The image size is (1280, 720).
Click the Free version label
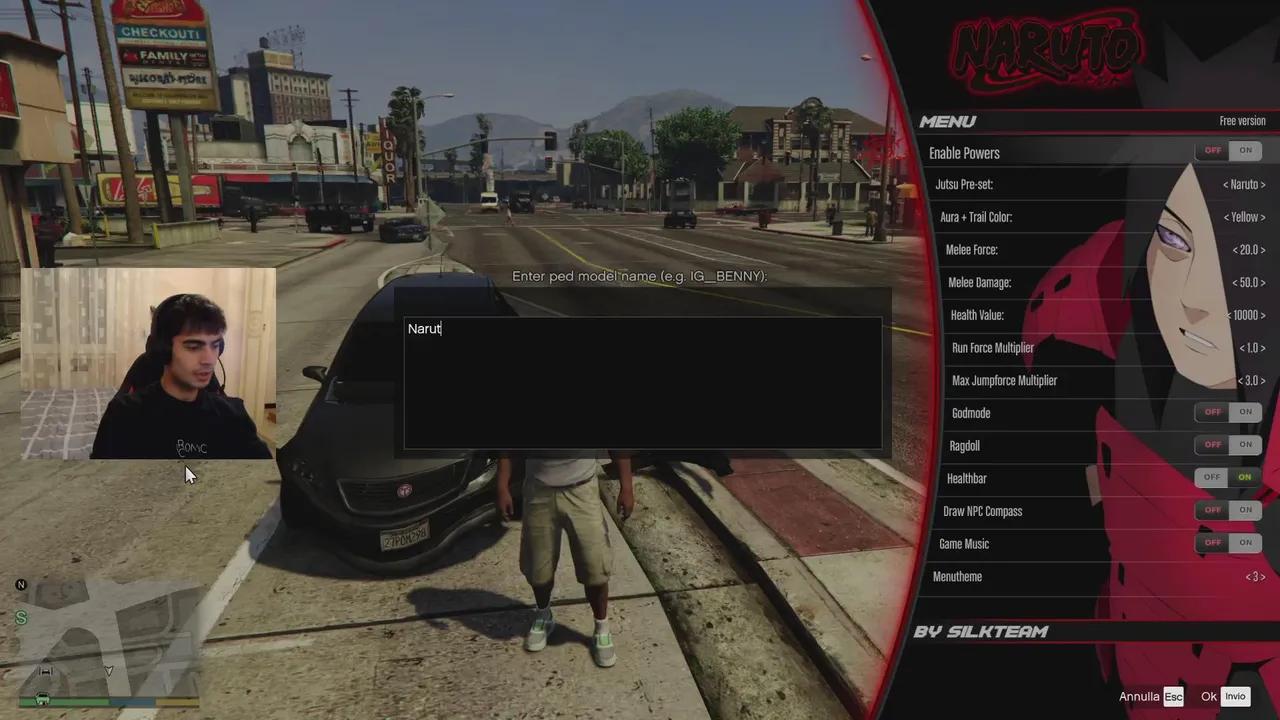point(1242,120)
